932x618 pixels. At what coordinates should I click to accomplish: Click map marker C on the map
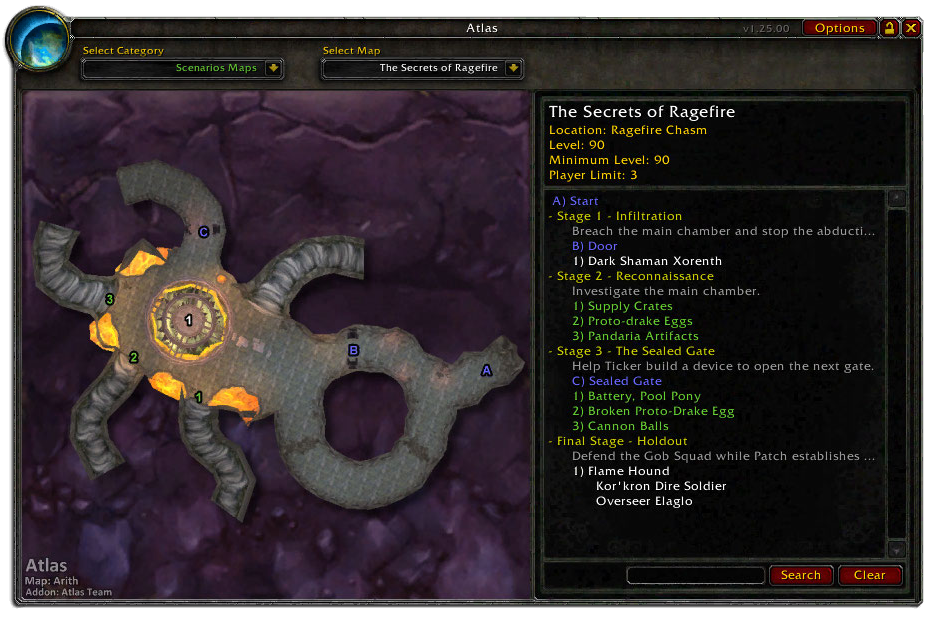(203, 232)
